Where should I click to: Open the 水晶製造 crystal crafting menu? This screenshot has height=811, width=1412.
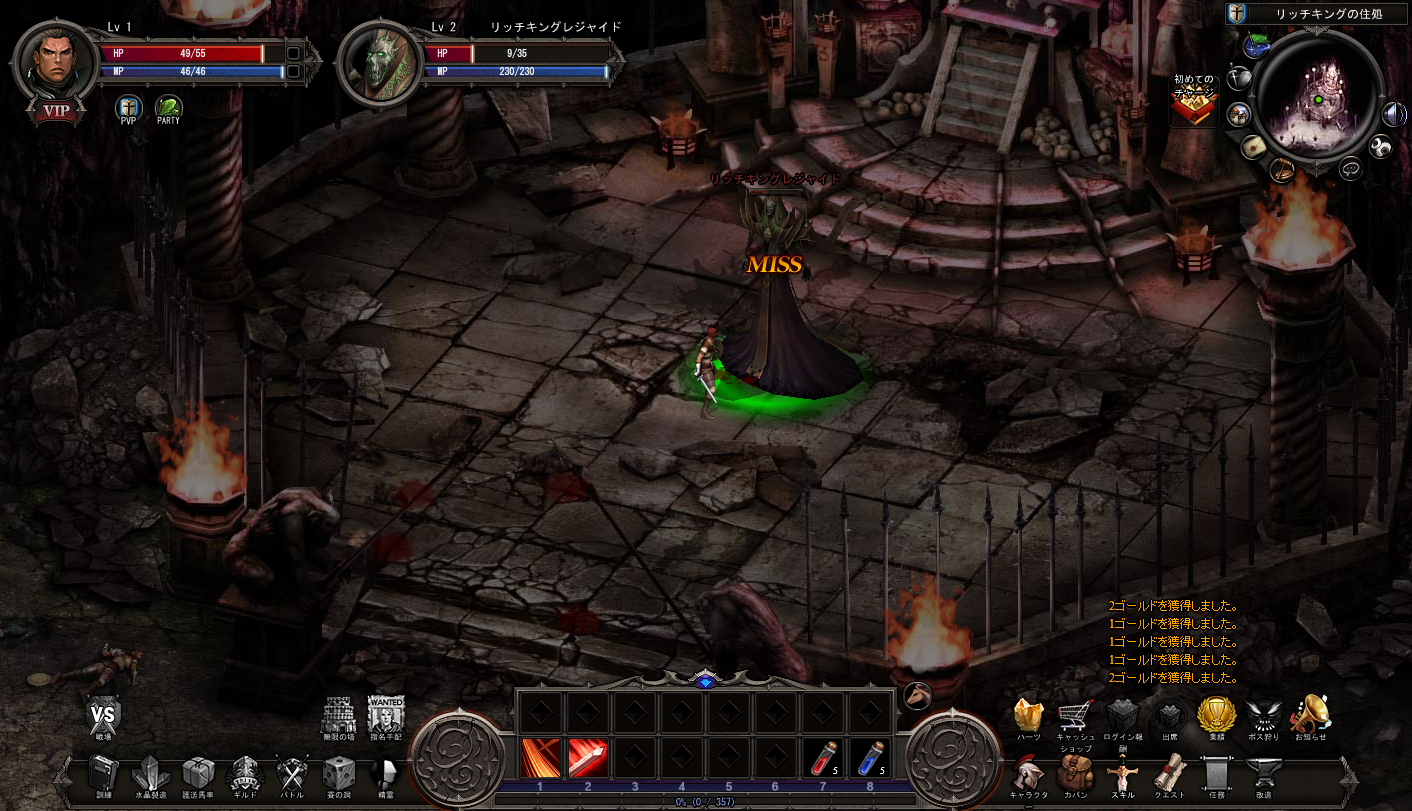151,773
